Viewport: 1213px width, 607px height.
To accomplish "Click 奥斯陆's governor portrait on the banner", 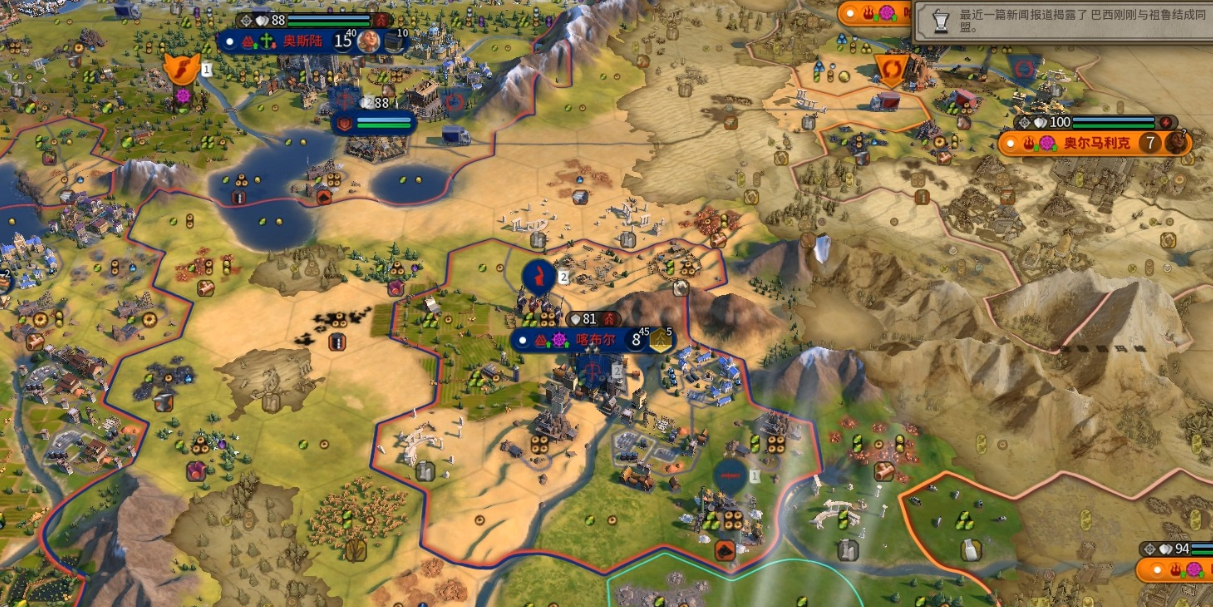I will [x=369, y=41].
